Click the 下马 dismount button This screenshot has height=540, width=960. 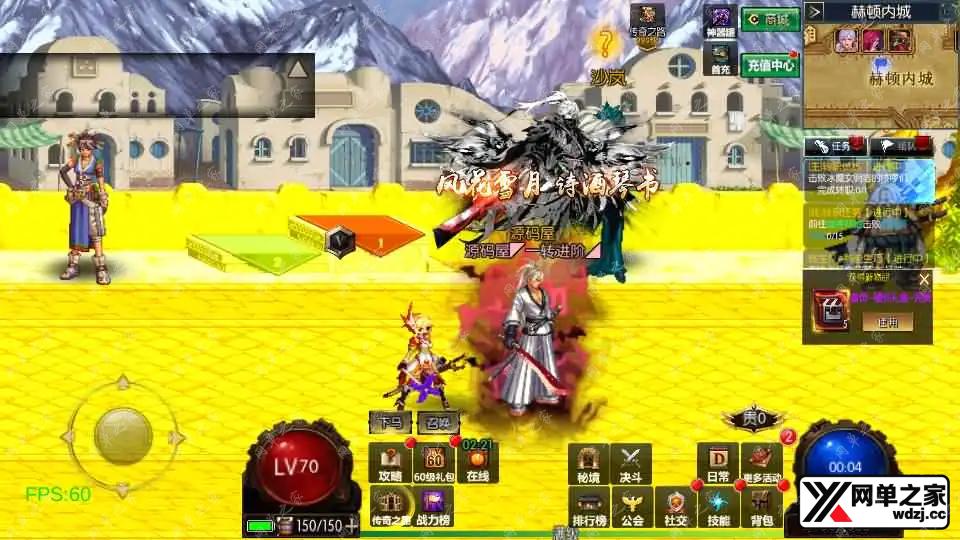pos(390,422)
